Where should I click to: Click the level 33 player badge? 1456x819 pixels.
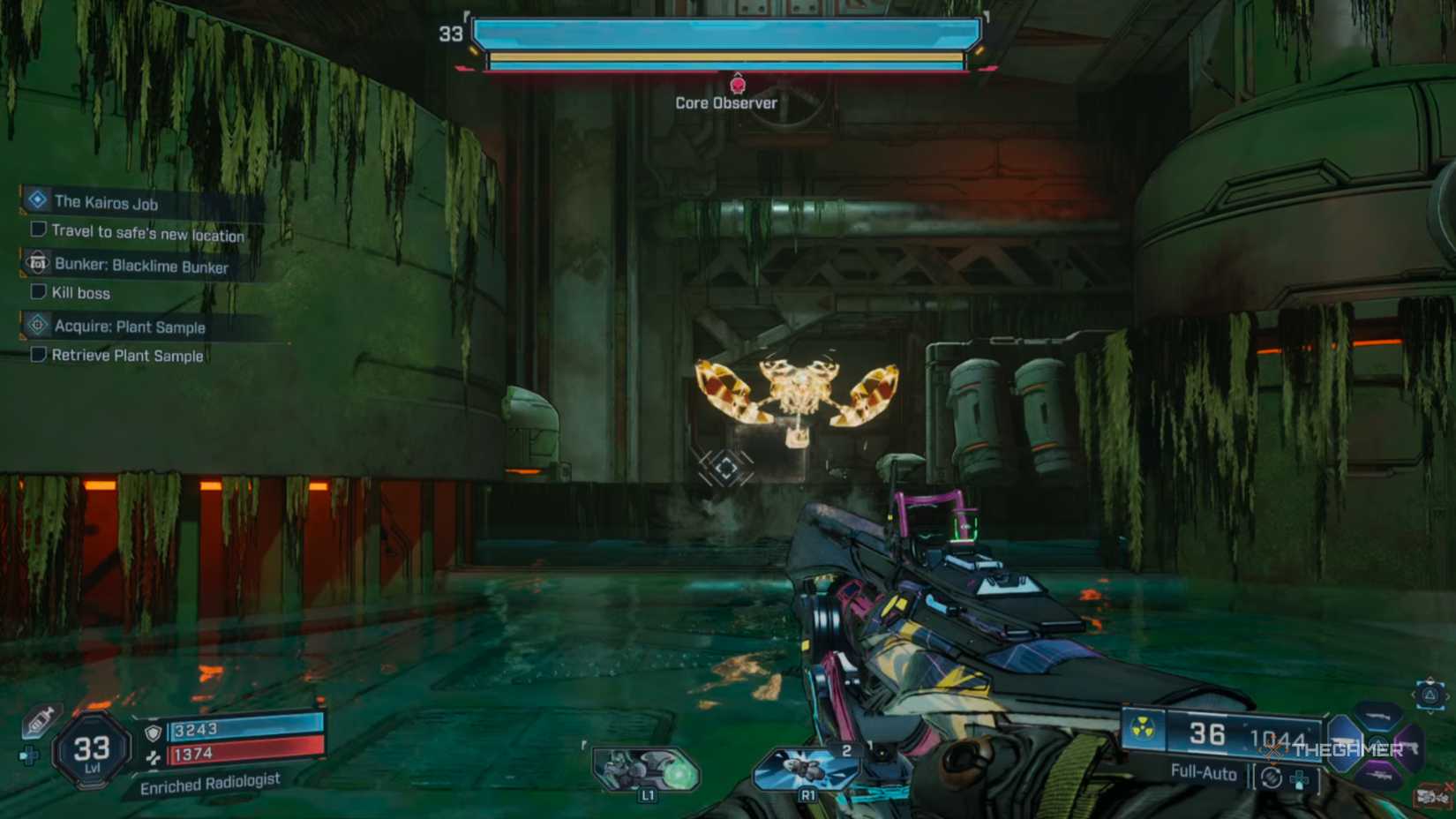click(92, 750)
